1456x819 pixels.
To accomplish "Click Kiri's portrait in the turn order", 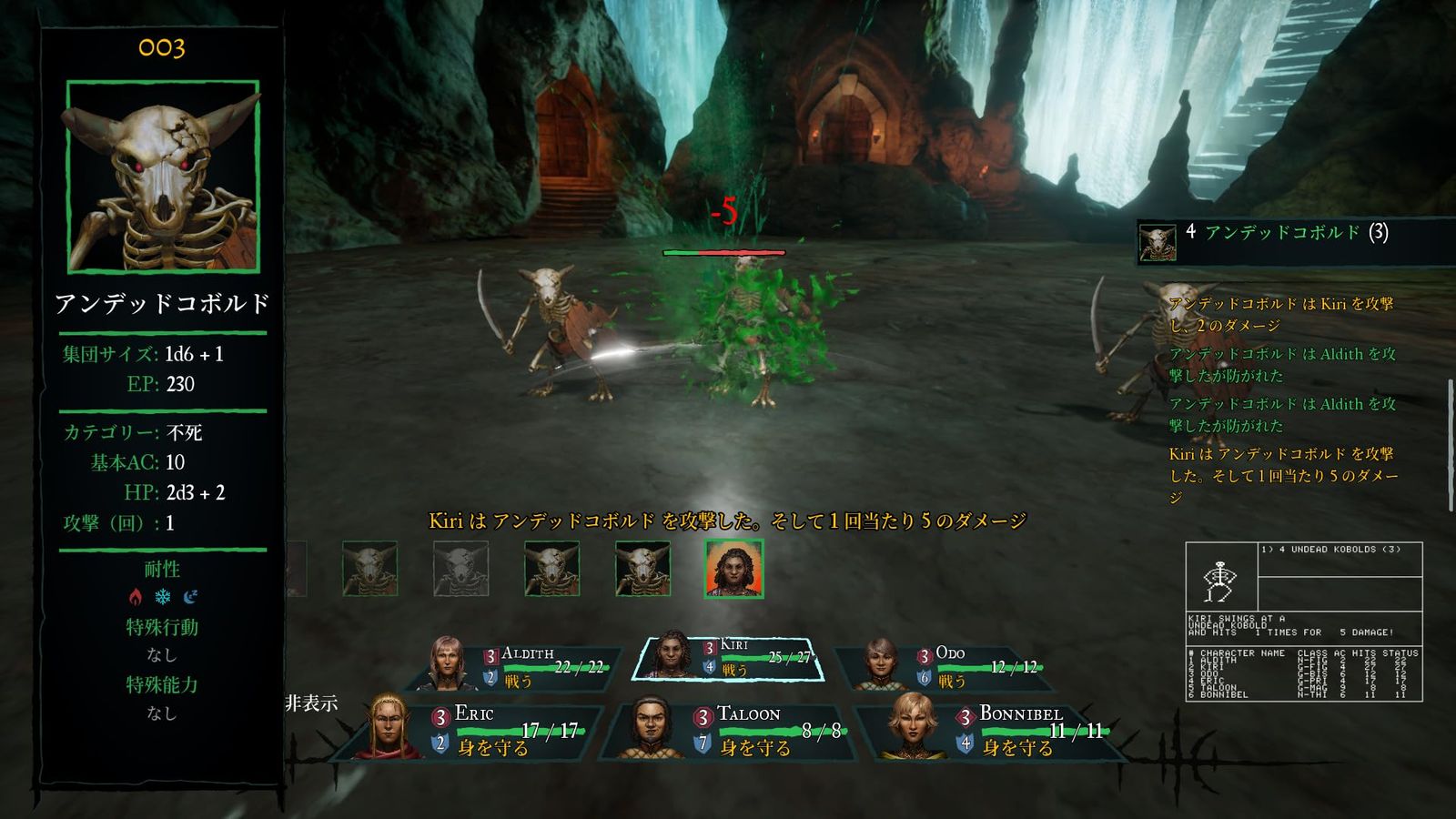I will tap(733, 569).
